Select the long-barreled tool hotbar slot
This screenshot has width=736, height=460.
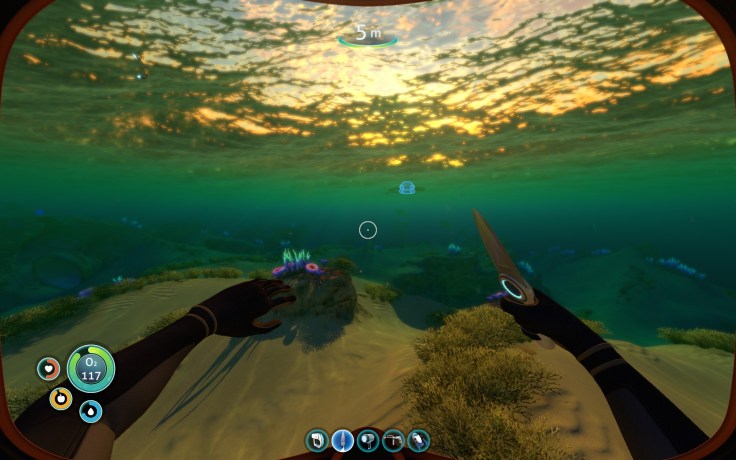pyautogui.click(x=393, y=440)
